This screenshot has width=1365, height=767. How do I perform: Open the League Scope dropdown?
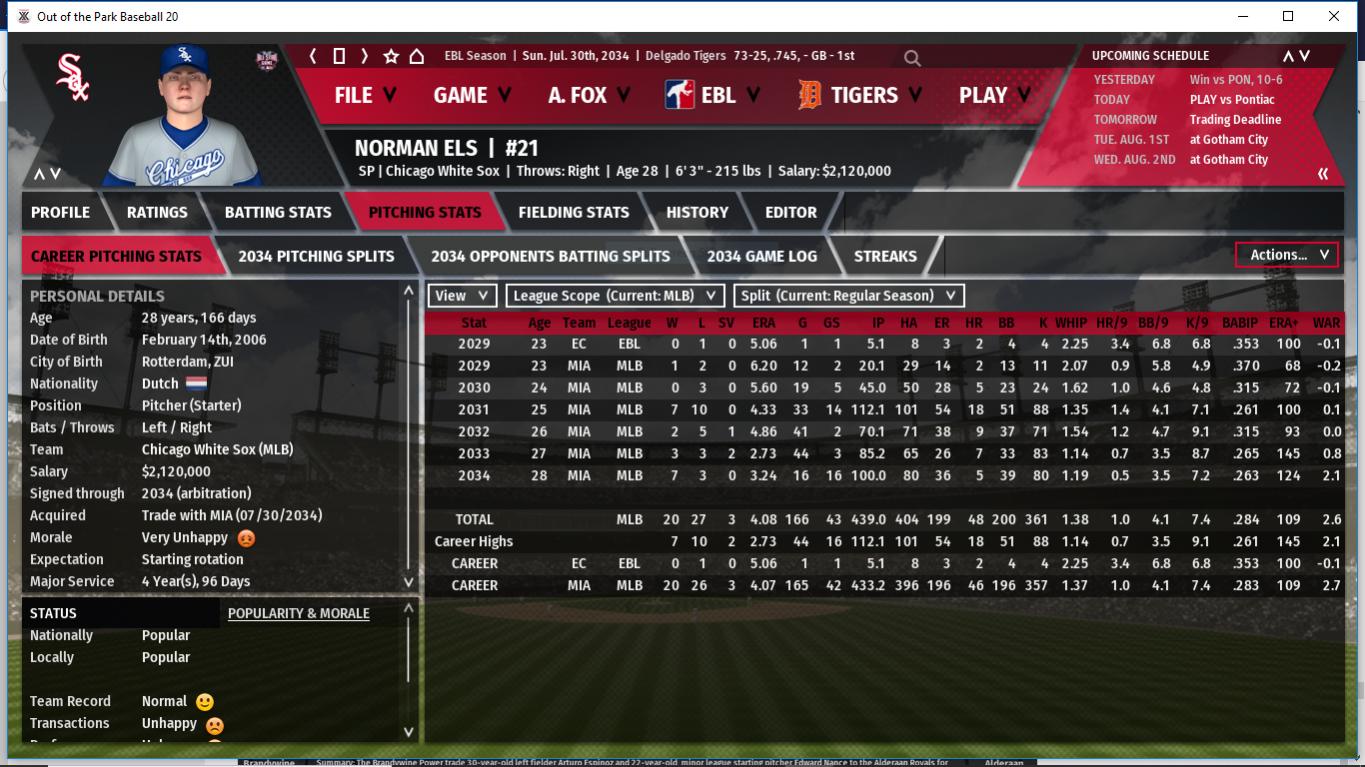coord(615,296)
